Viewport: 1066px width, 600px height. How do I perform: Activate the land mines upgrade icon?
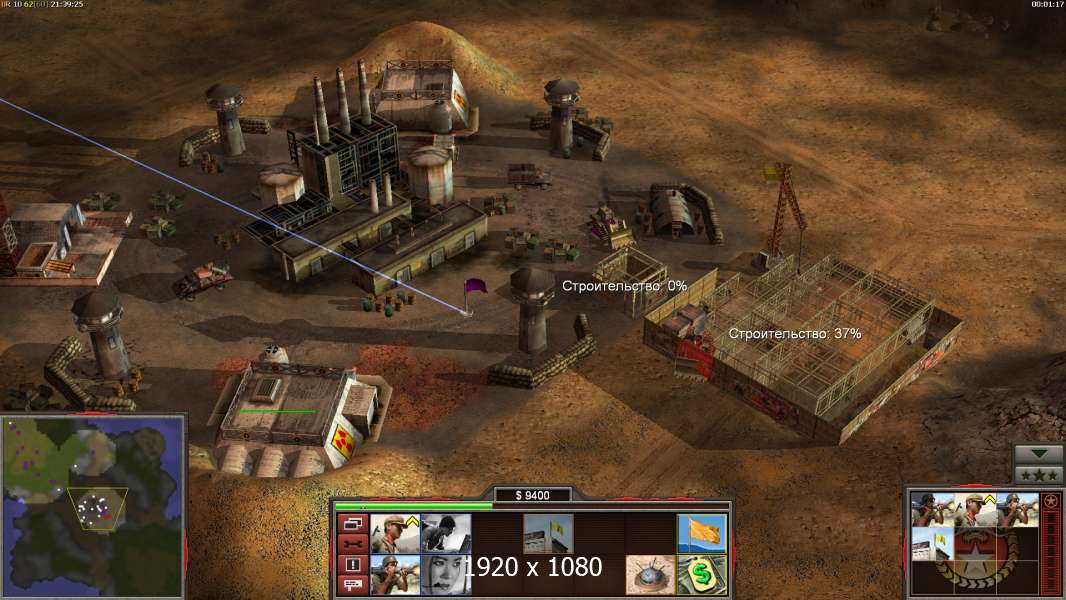coord(651,574)
